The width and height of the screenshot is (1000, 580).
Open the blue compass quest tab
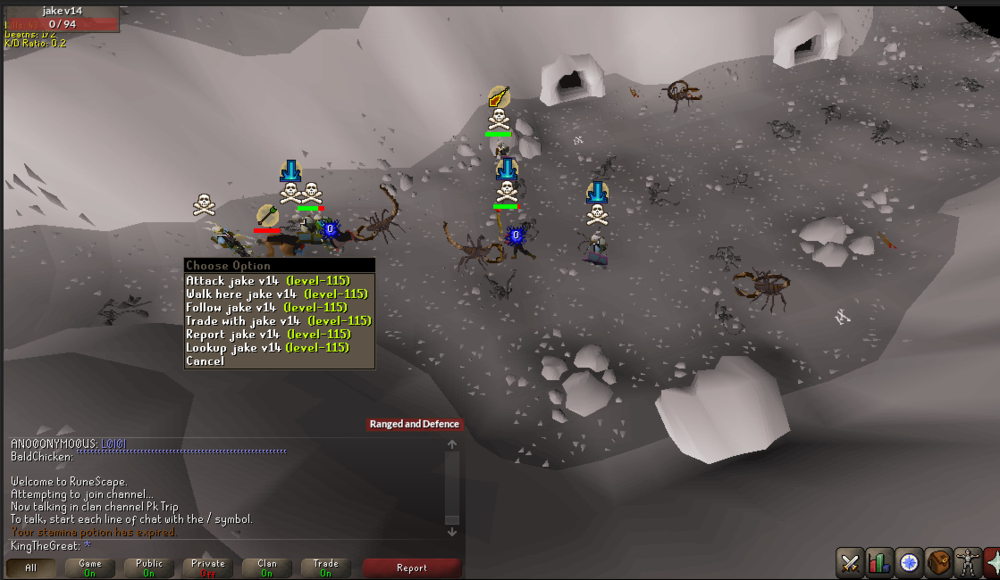tap(908, 562)
